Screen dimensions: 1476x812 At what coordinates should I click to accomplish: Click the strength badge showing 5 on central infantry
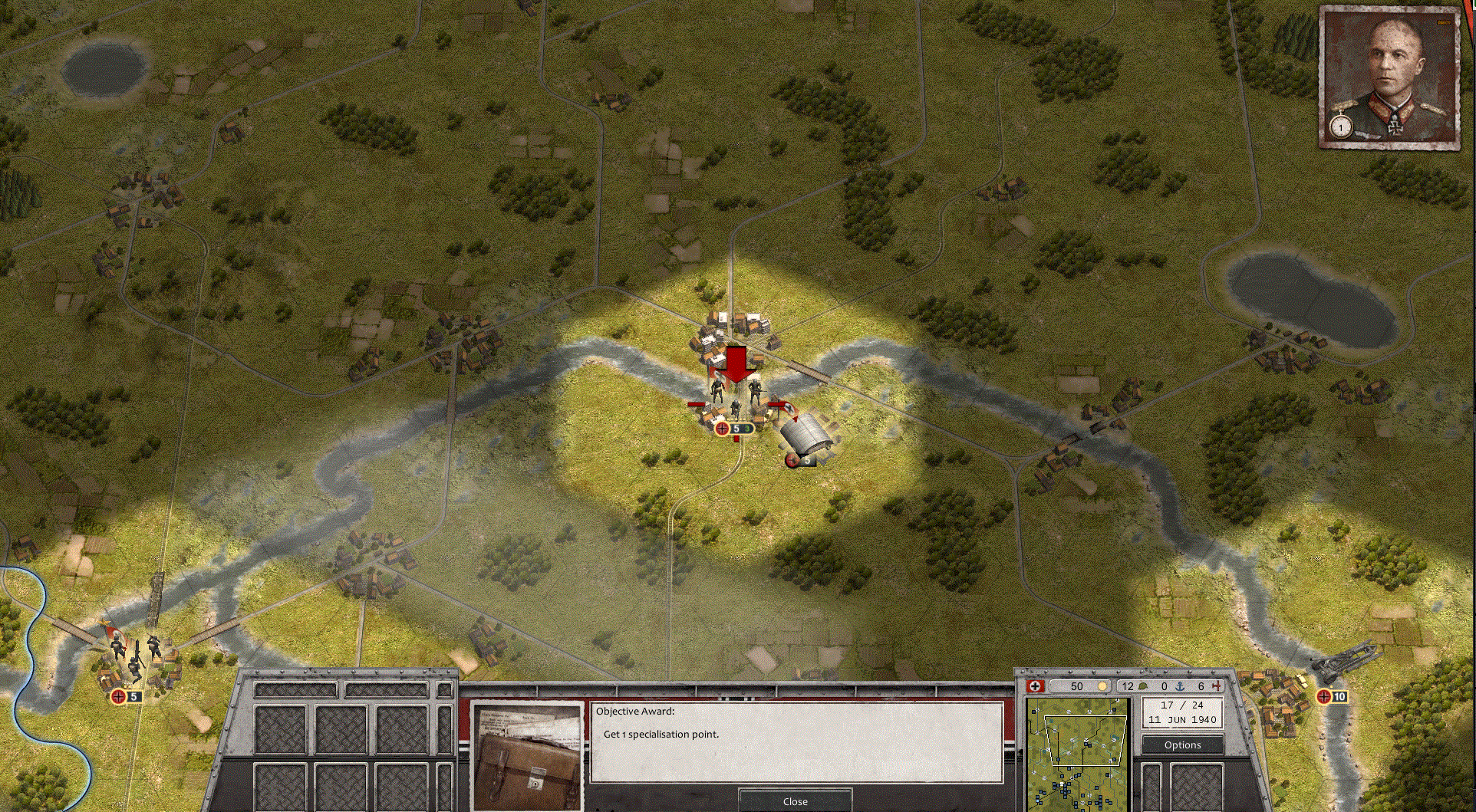(735, 428)
